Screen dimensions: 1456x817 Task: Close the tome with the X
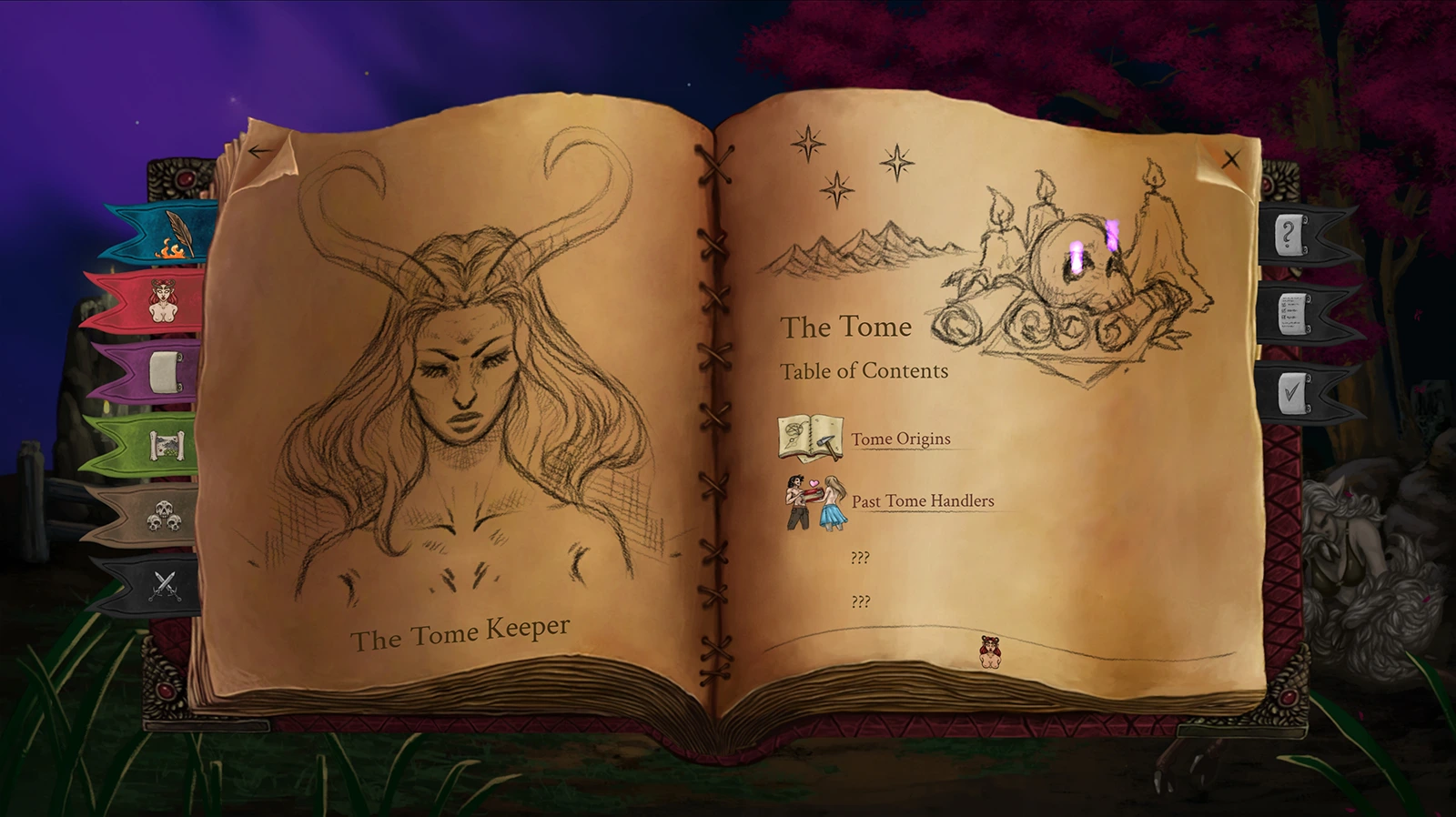[x=1231, y=160]
